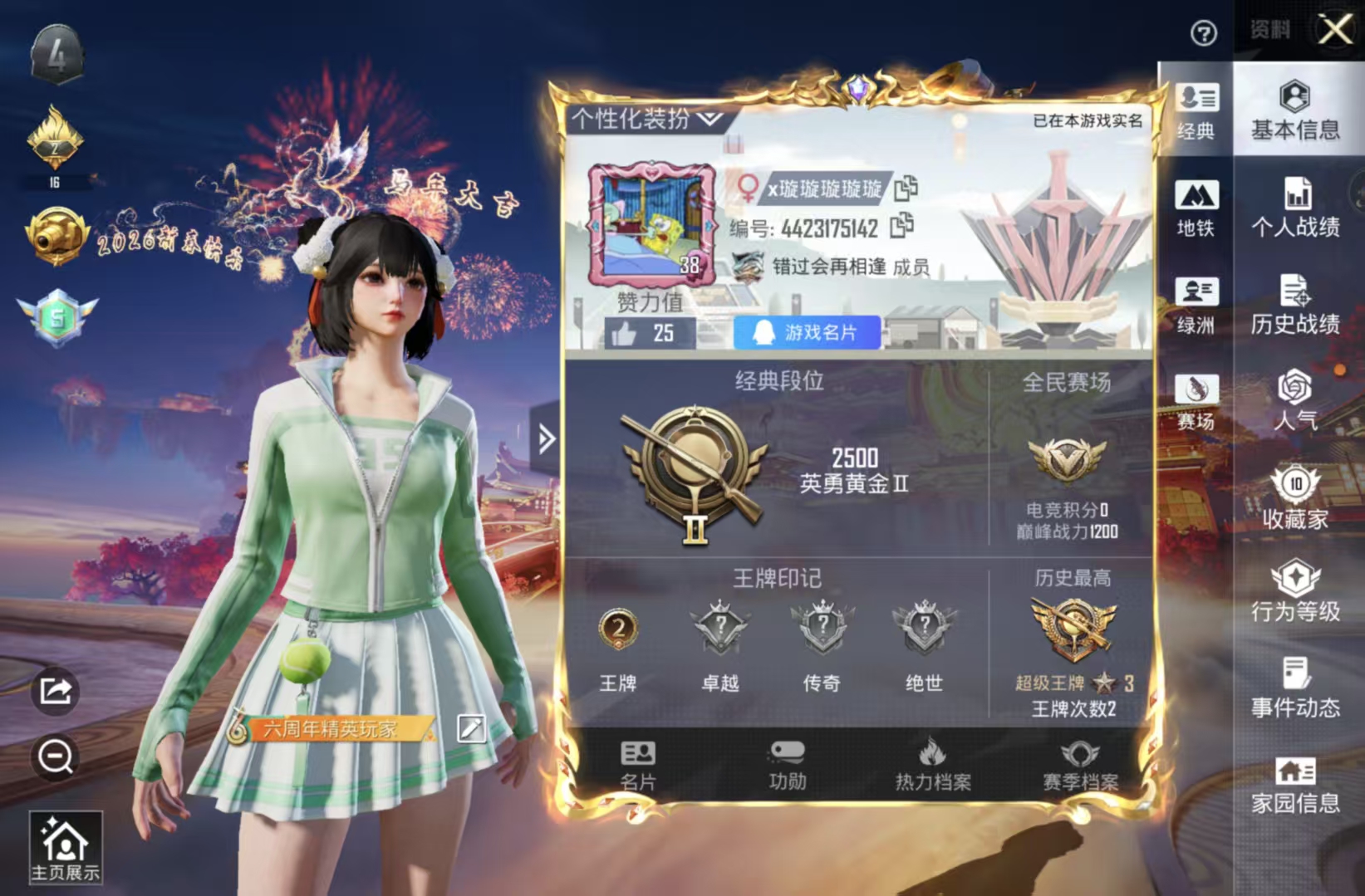The height and width of the screenshot is (896, 1365).
Task: Click the share icon on the left side
Action: 53,691
